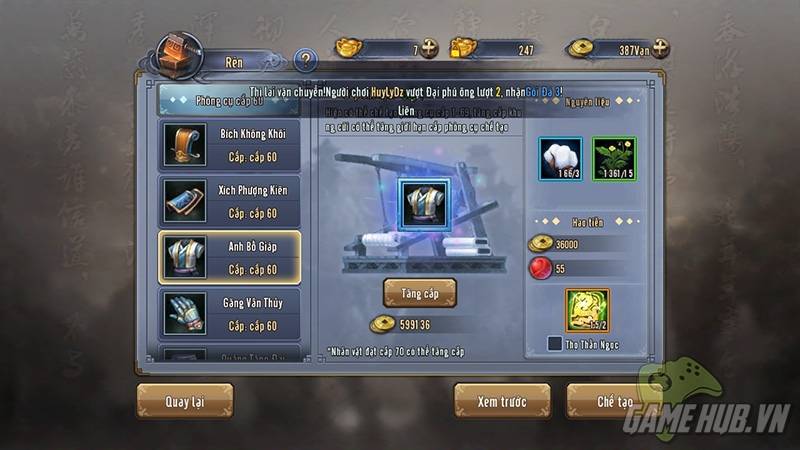Screen dimensions: 800x450
Task: Toggle the Thọ Thần Ngọc checkbox
Action: (x=554, y=344)
